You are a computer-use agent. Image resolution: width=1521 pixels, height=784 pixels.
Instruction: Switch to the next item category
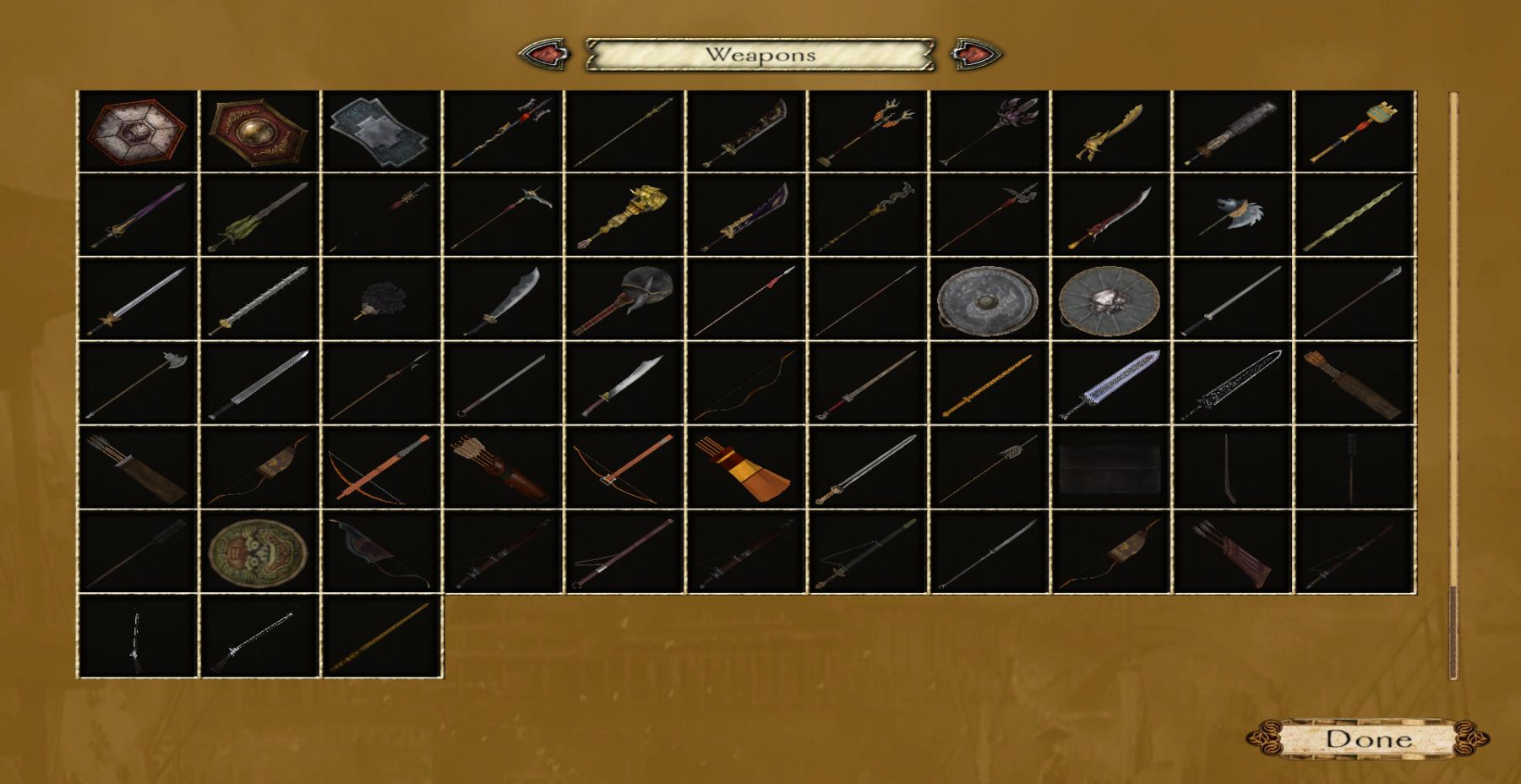(976, 54)
